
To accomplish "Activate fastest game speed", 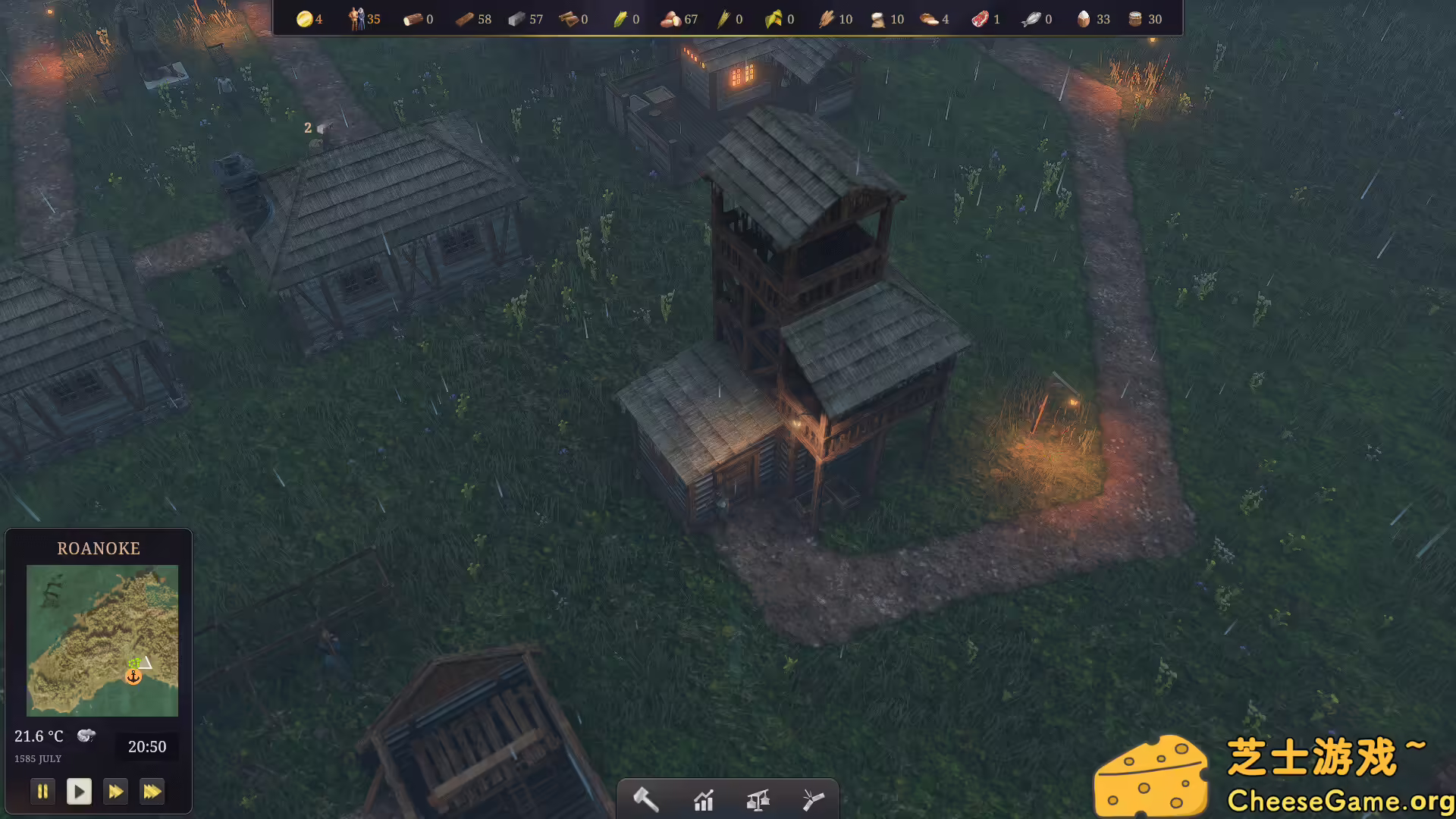I will pyautogui.click(x=152, y=791).
